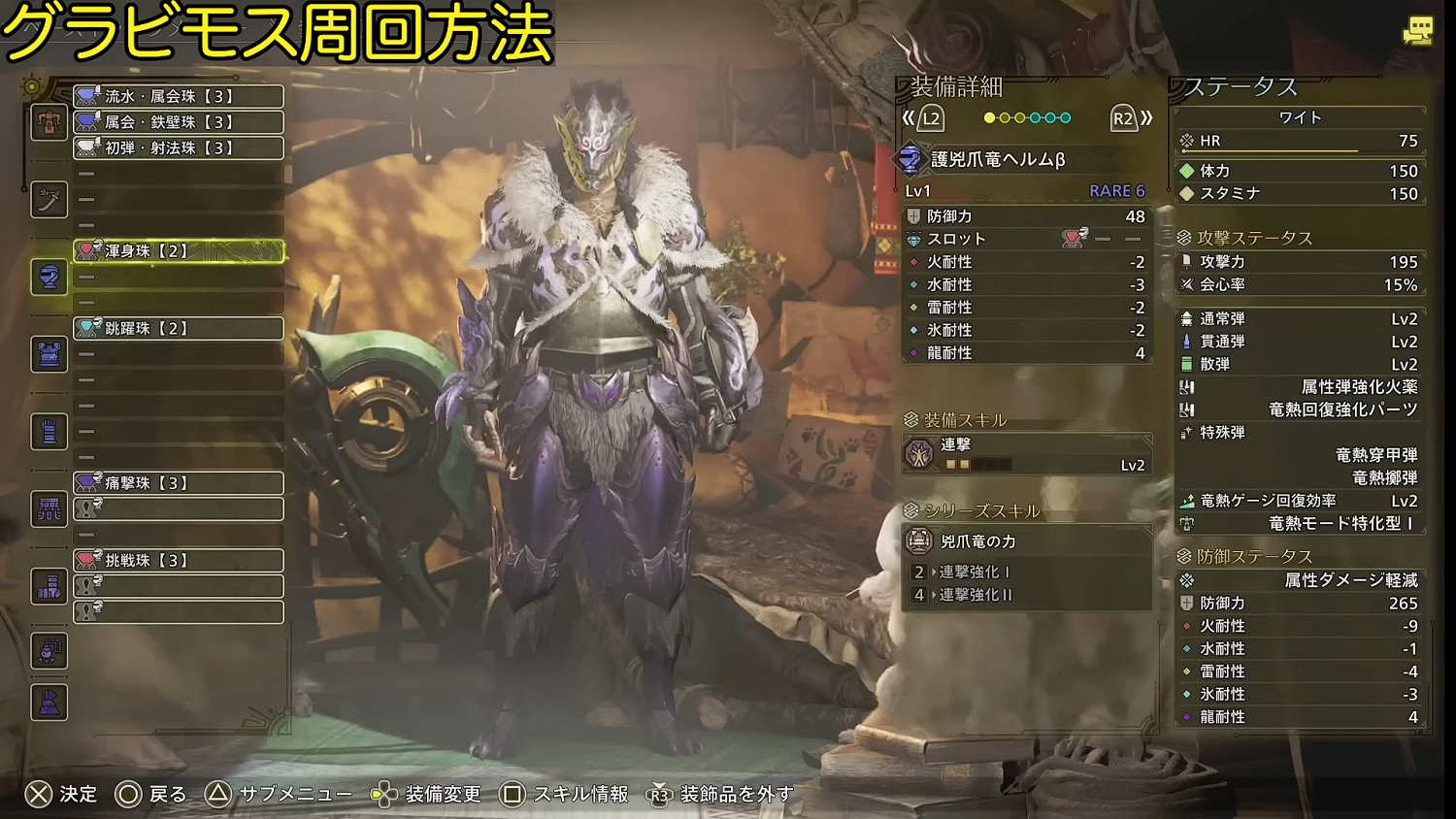Click the chat message icon in the top-right corner
Viewport: 1456px width, 819px height.
1418,30
